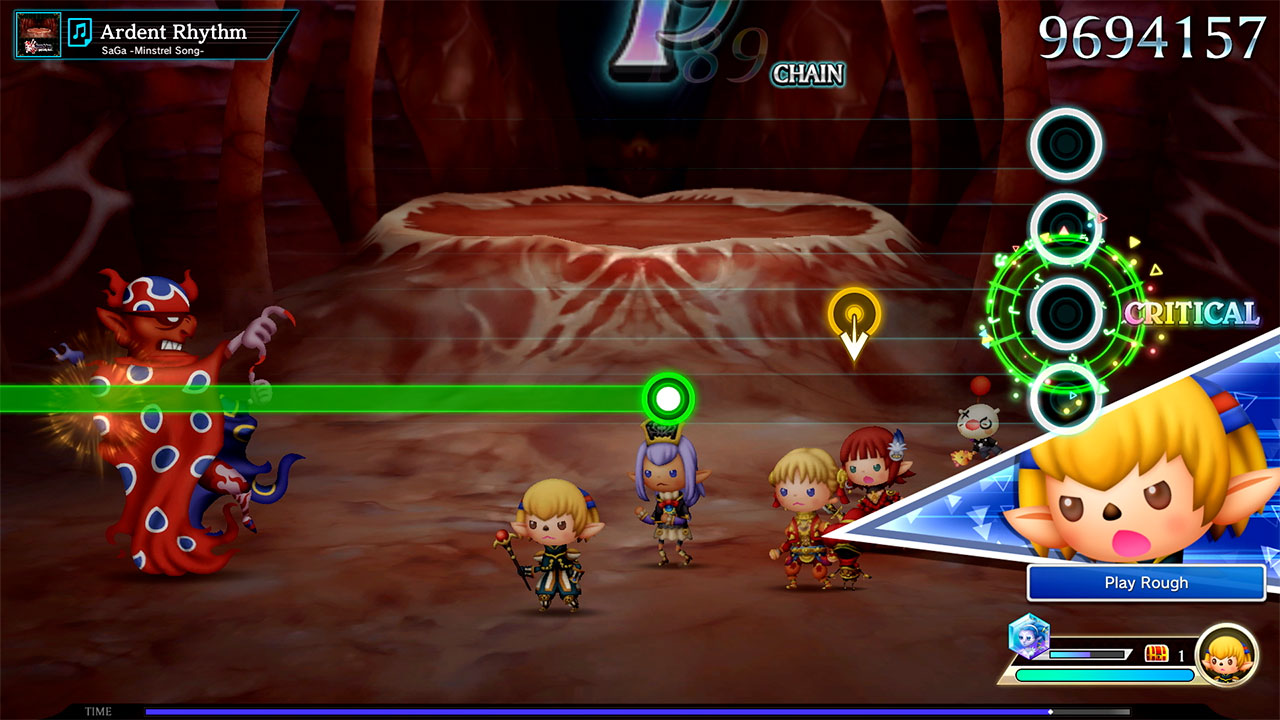Click the blue summon crystal icon

pos(1027,637)
